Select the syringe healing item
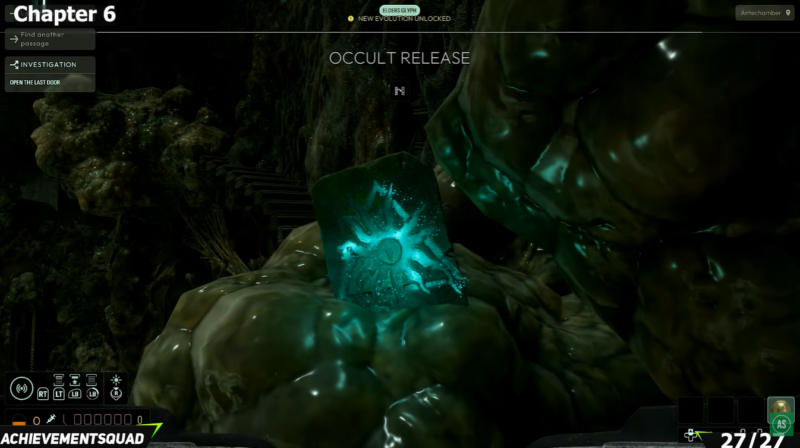800x448 pixels. point(50,420)
